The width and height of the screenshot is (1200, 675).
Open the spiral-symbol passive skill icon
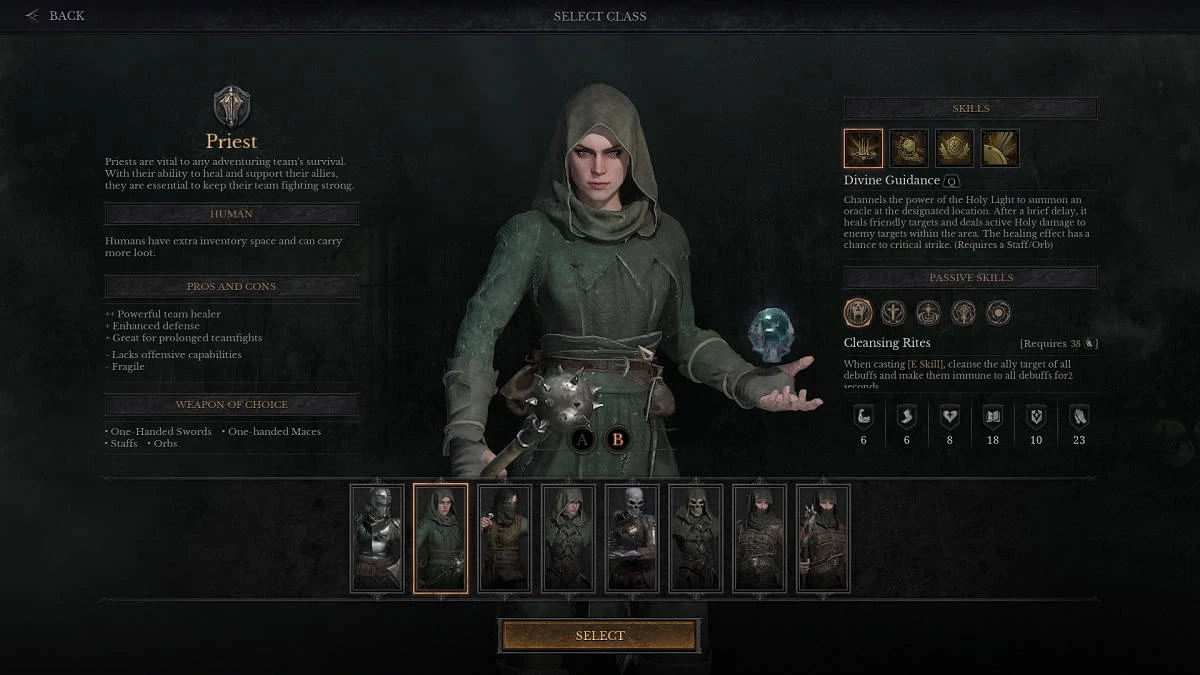coord(998,313)
